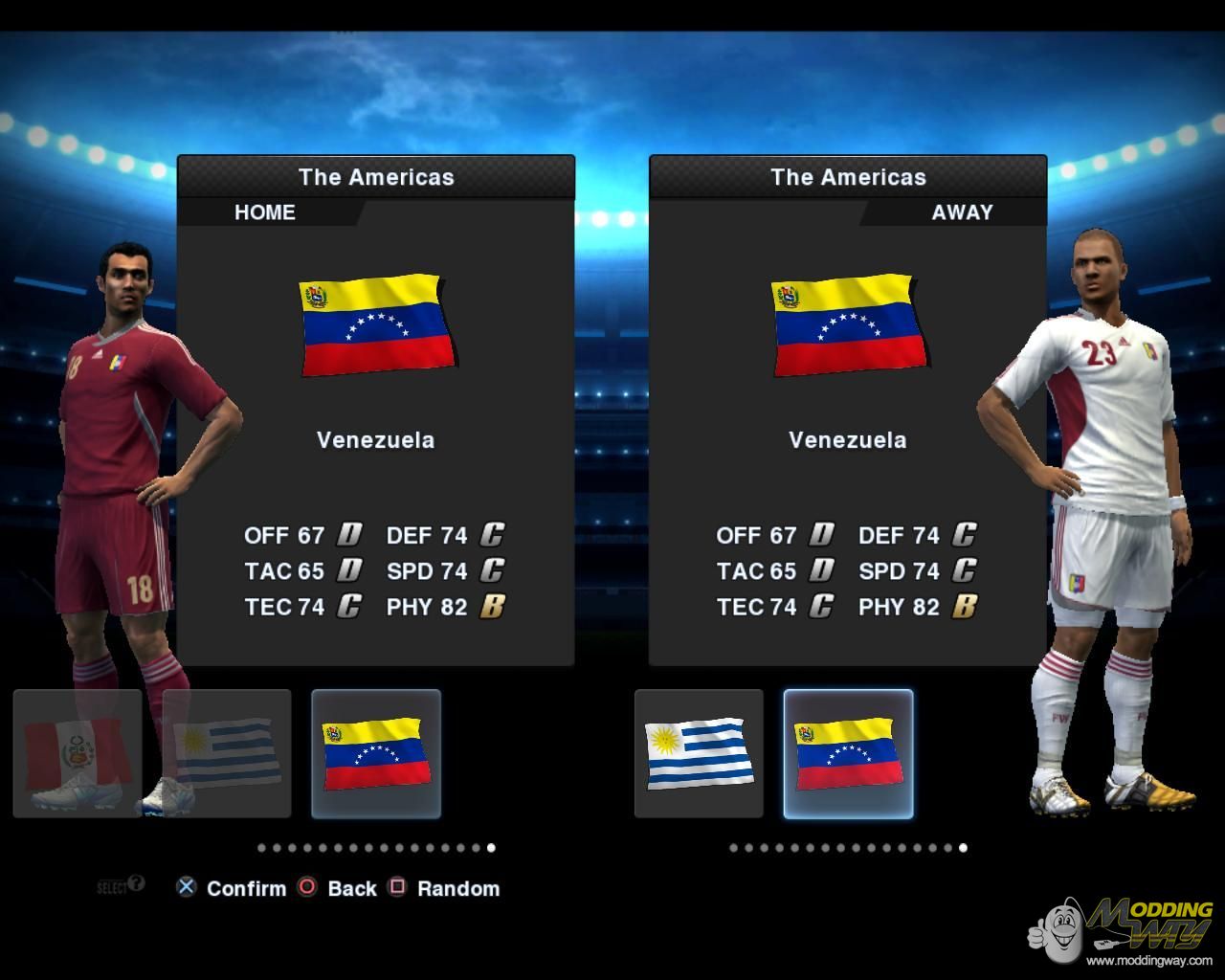The image size is (1225, 980).
Task: Click the large Venezuela flag in AWAY panel
Action: [x=848, y=325]
